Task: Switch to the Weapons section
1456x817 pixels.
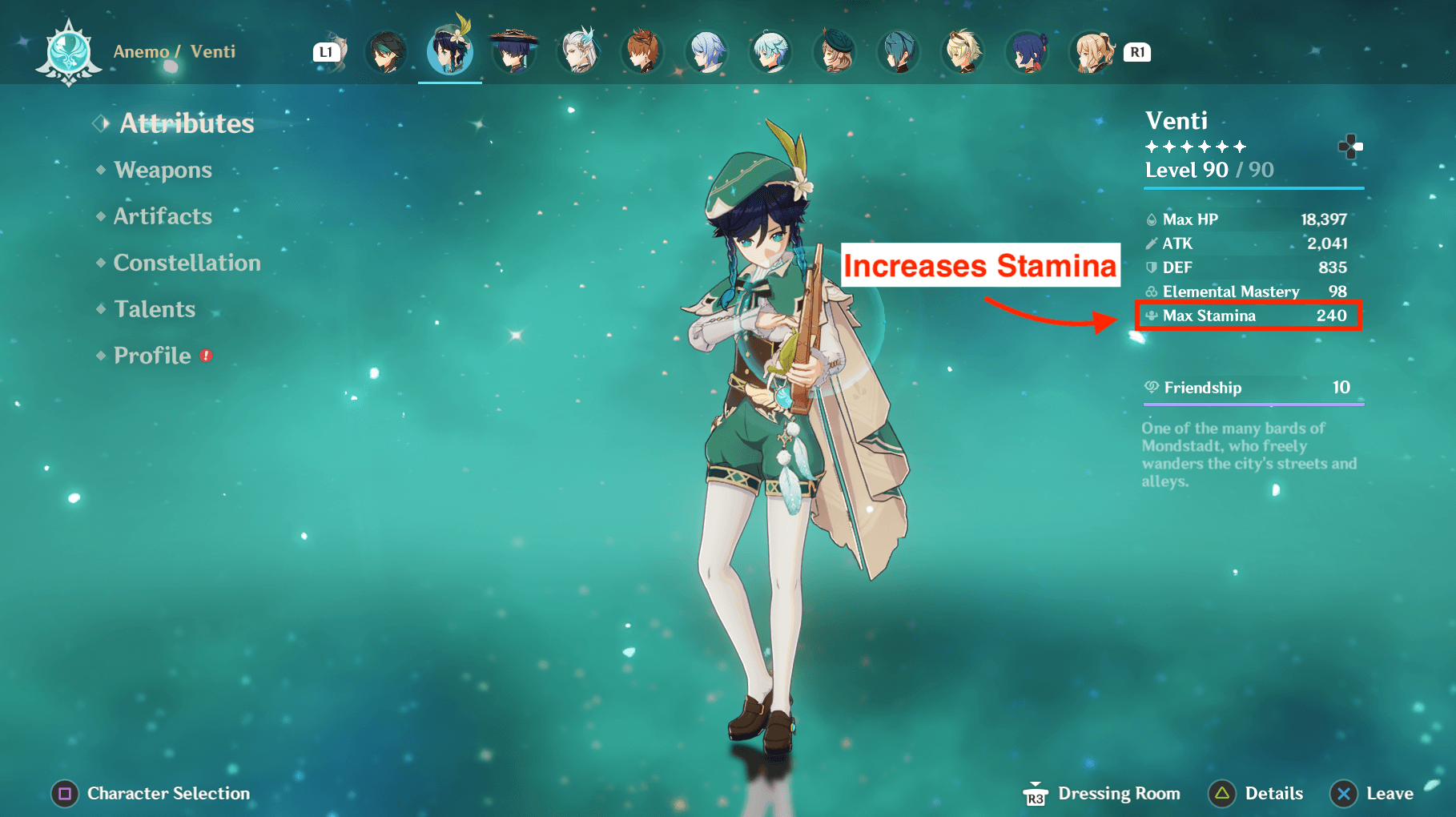Action: point(163,170)
